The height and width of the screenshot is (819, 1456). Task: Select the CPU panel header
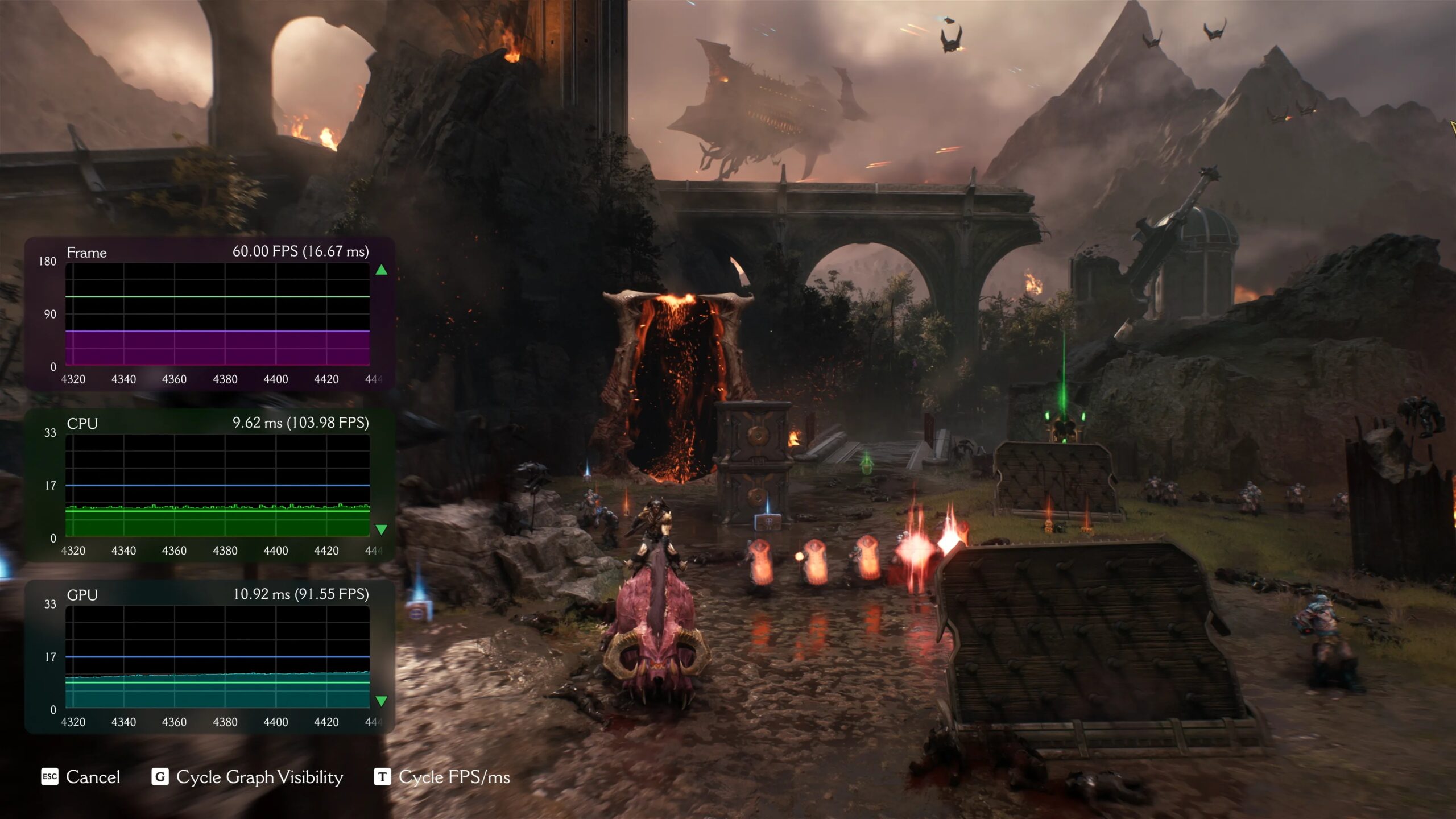tap(84, 423)
